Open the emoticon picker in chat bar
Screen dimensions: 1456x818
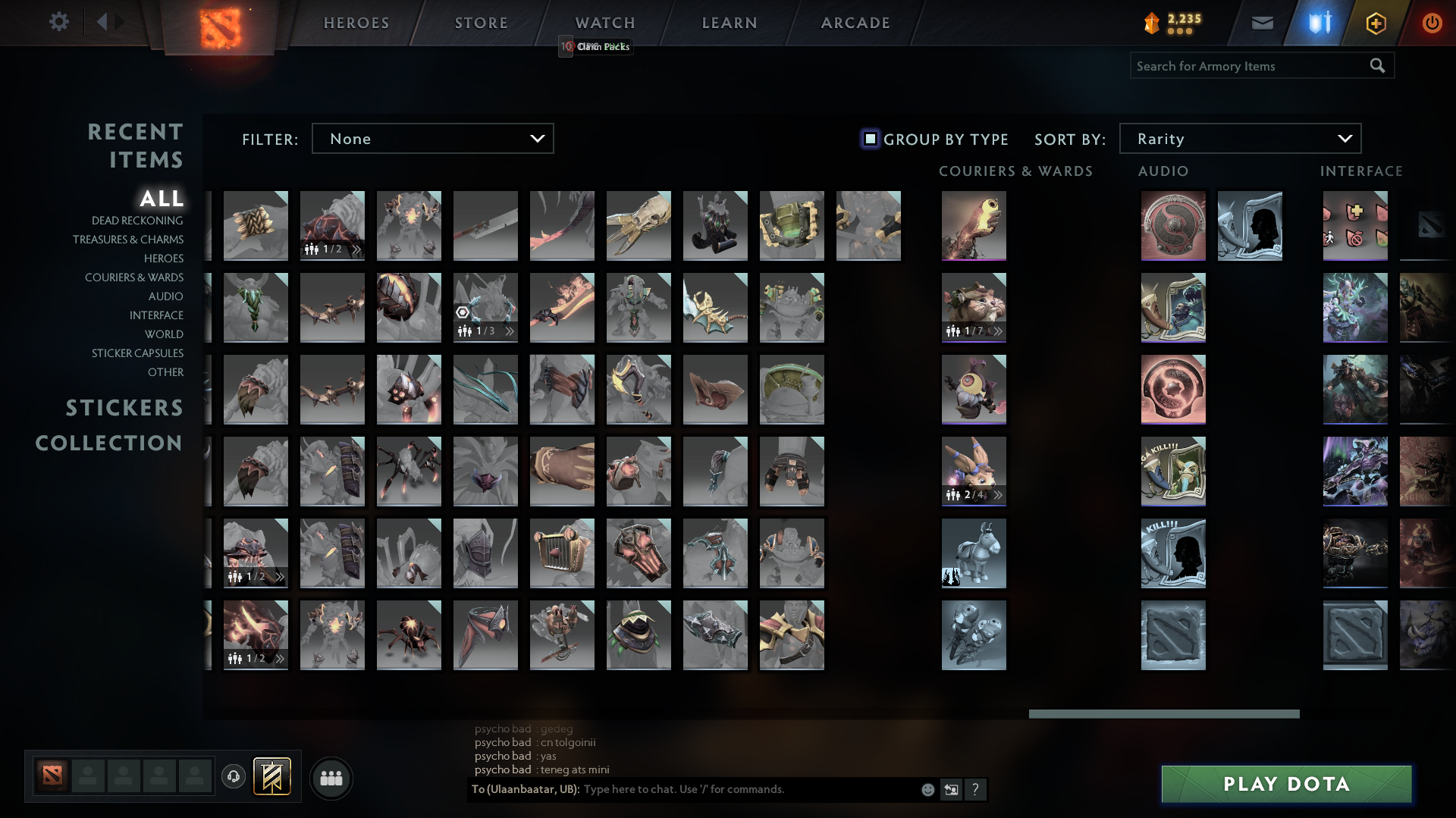coord(927,789)
